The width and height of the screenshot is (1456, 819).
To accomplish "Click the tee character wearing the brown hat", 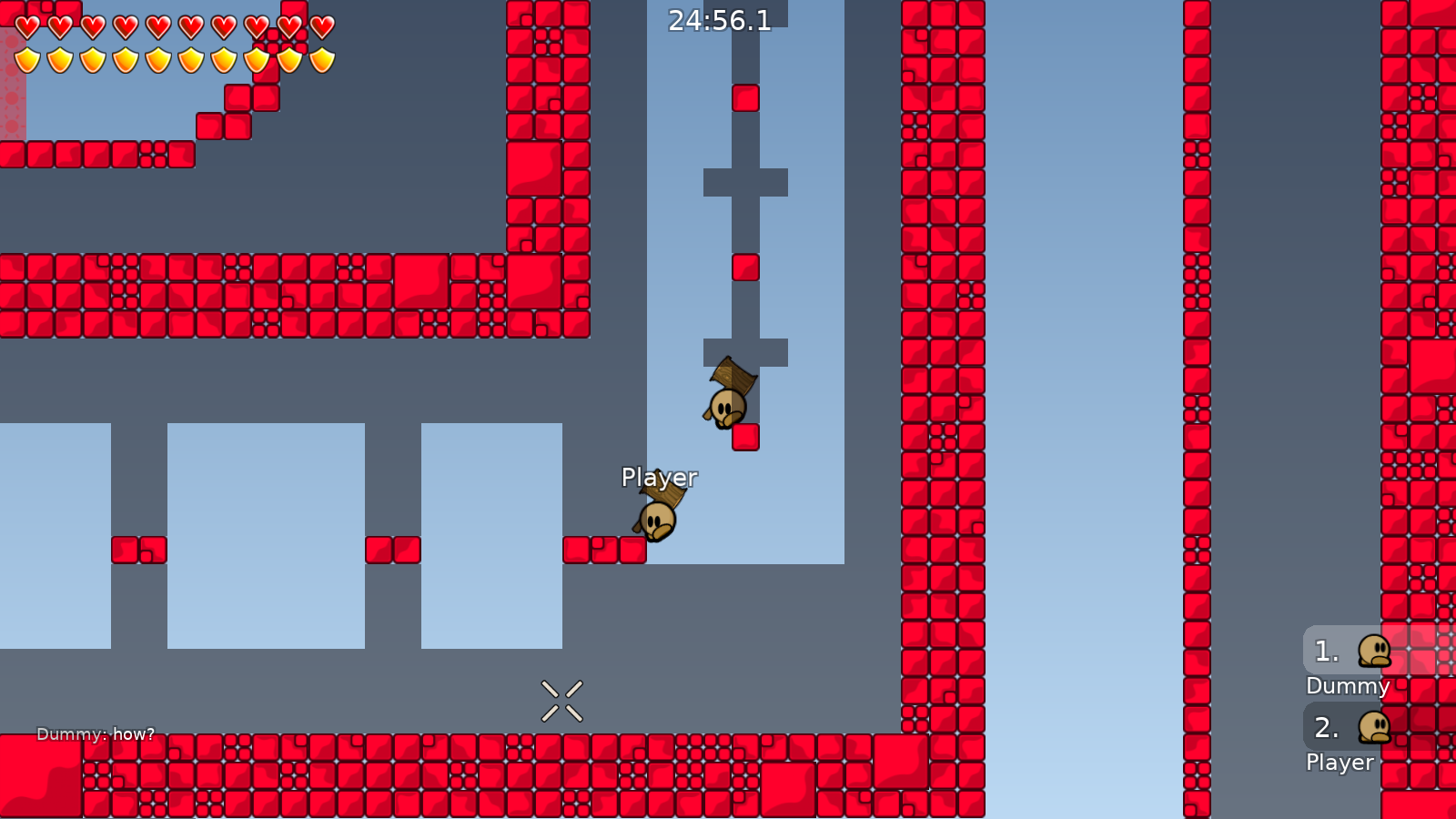I will (x=657, y=519).
